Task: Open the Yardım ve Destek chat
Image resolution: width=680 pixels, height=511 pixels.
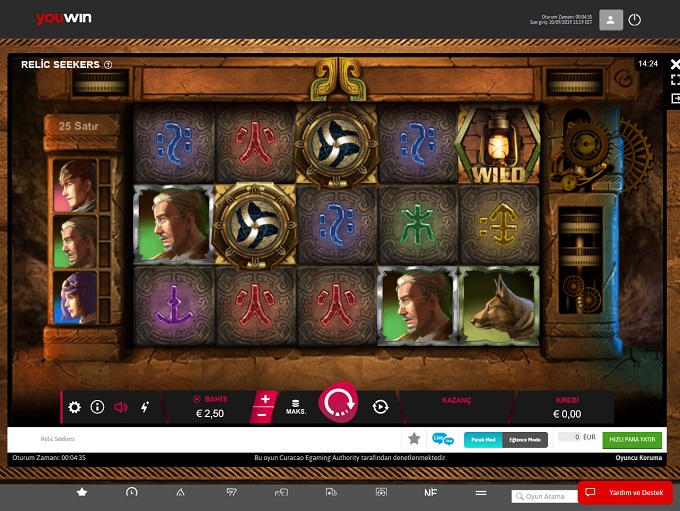Action: click(x=624, y=493)
